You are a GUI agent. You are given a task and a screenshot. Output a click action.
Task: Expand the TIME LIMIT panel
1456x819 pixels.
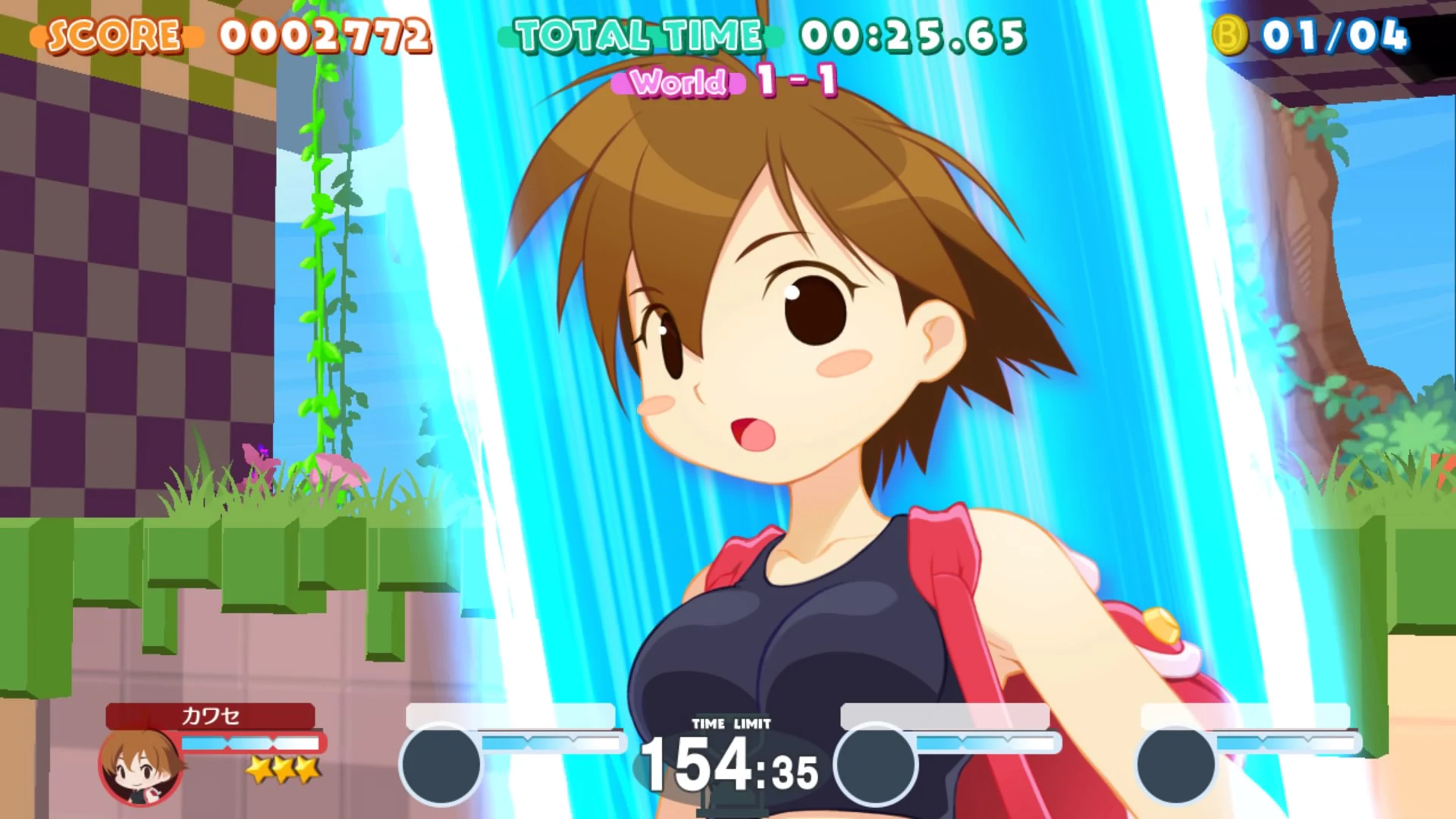pos(730,745)
